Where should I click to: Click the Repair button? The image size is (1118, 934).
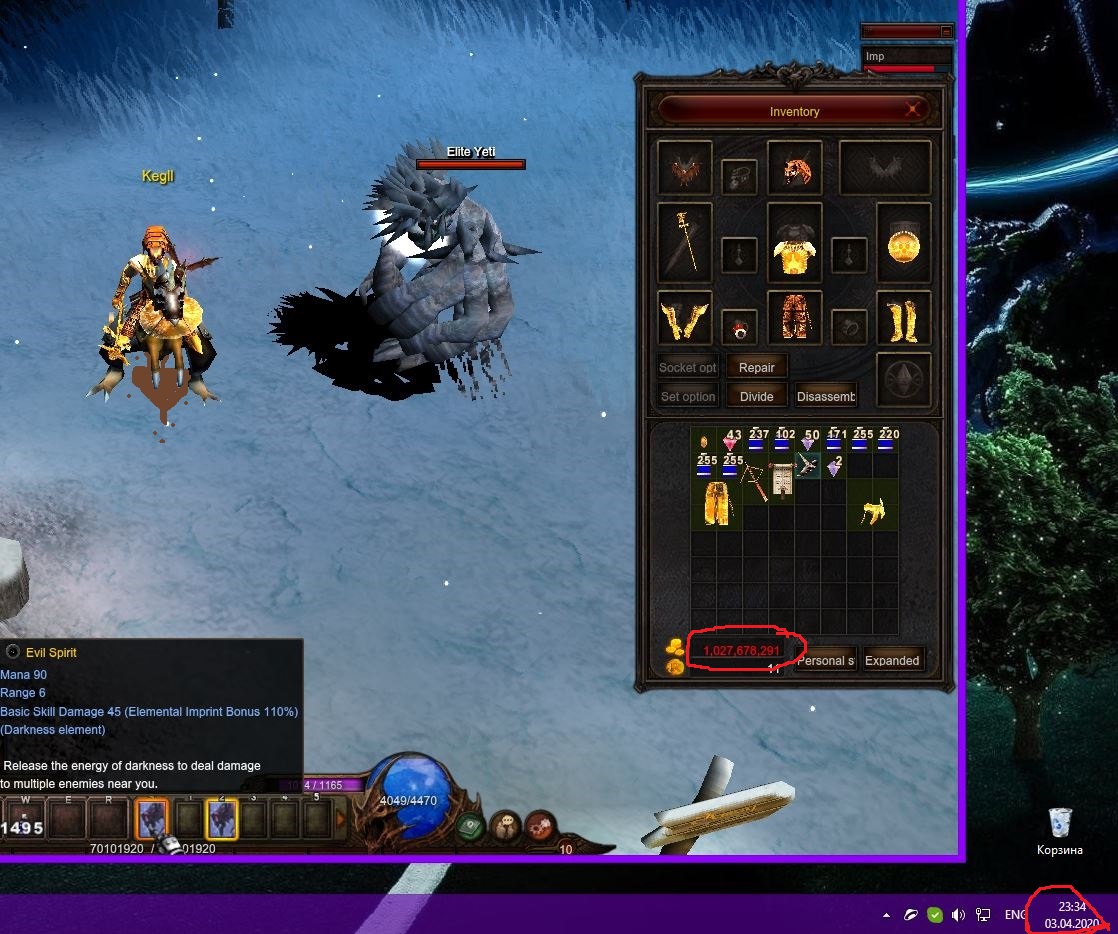coord(756,368)
